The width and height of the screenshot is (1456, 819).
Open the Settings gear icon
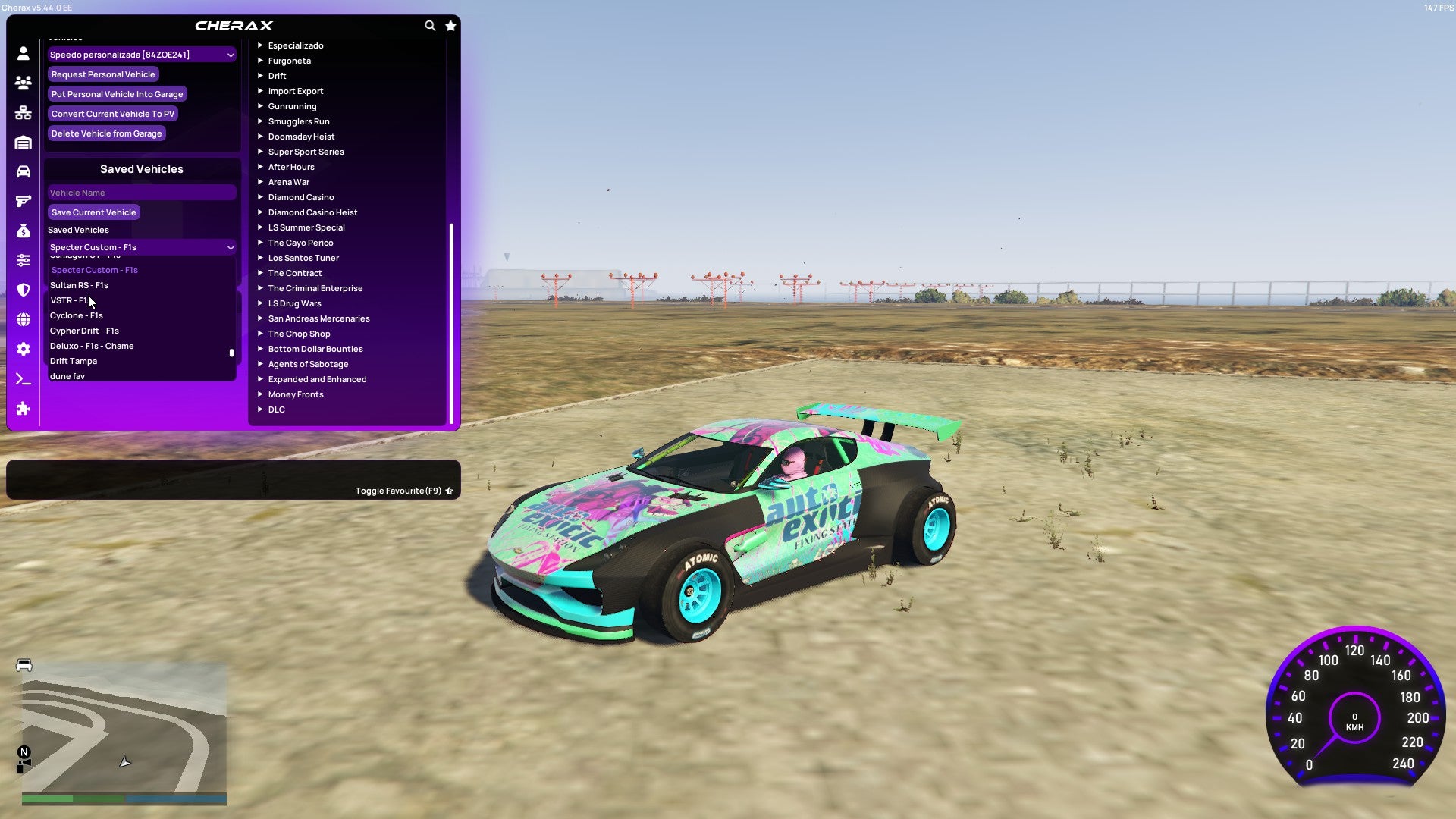tap(23, 349)
